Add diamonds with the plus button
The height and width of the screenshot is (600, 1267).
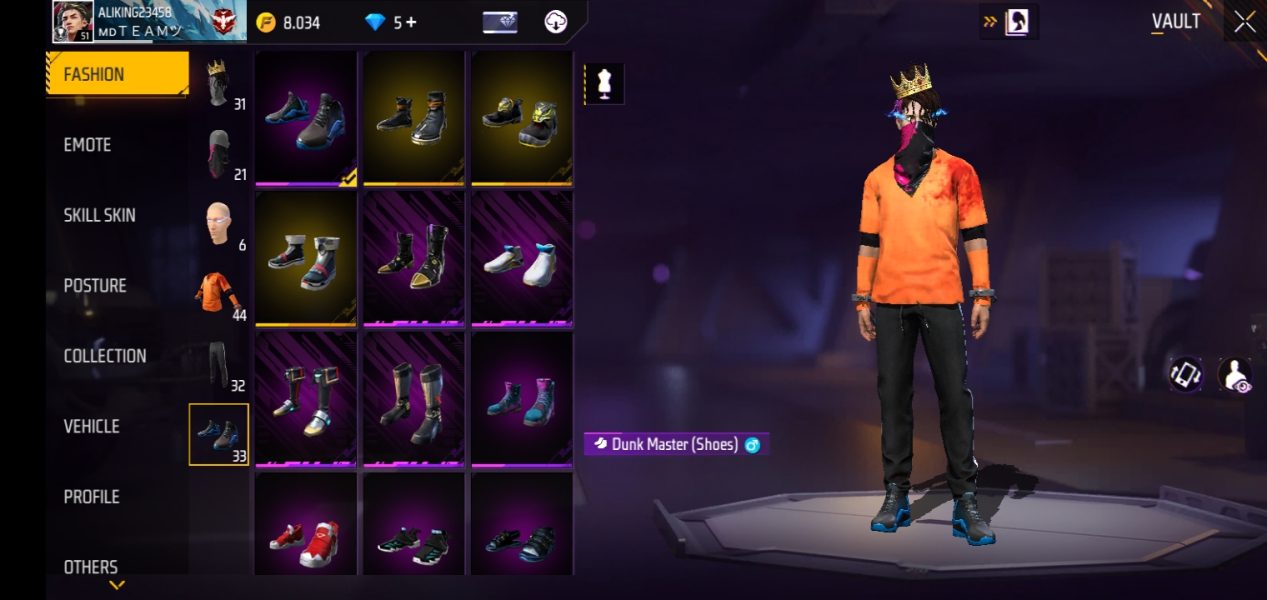point(411,22)
